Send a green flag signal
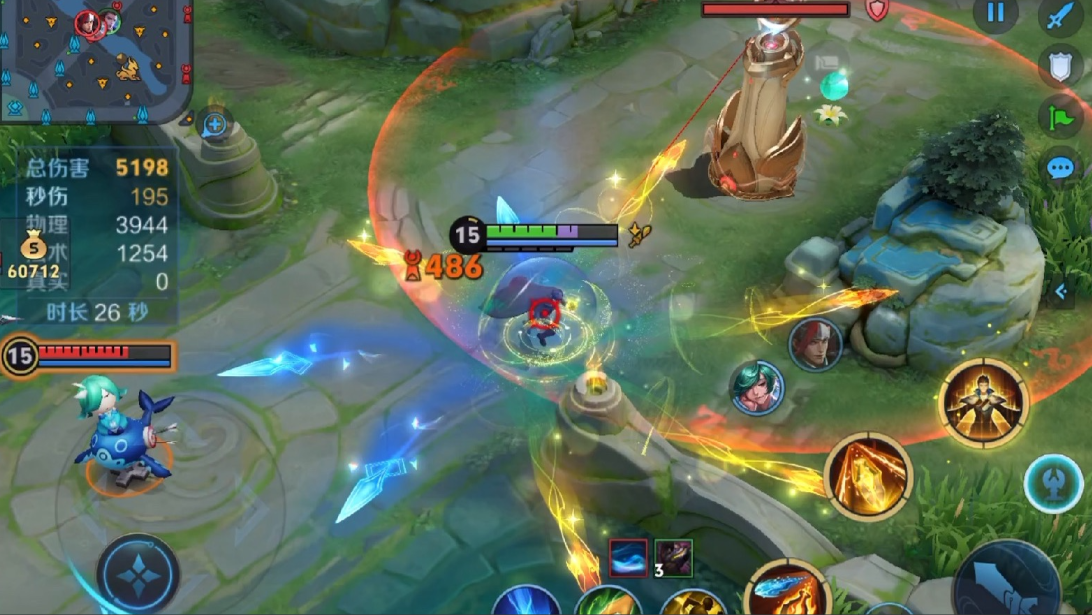The width and height of the screenshot is (1092, 615). click(1061, 117)
